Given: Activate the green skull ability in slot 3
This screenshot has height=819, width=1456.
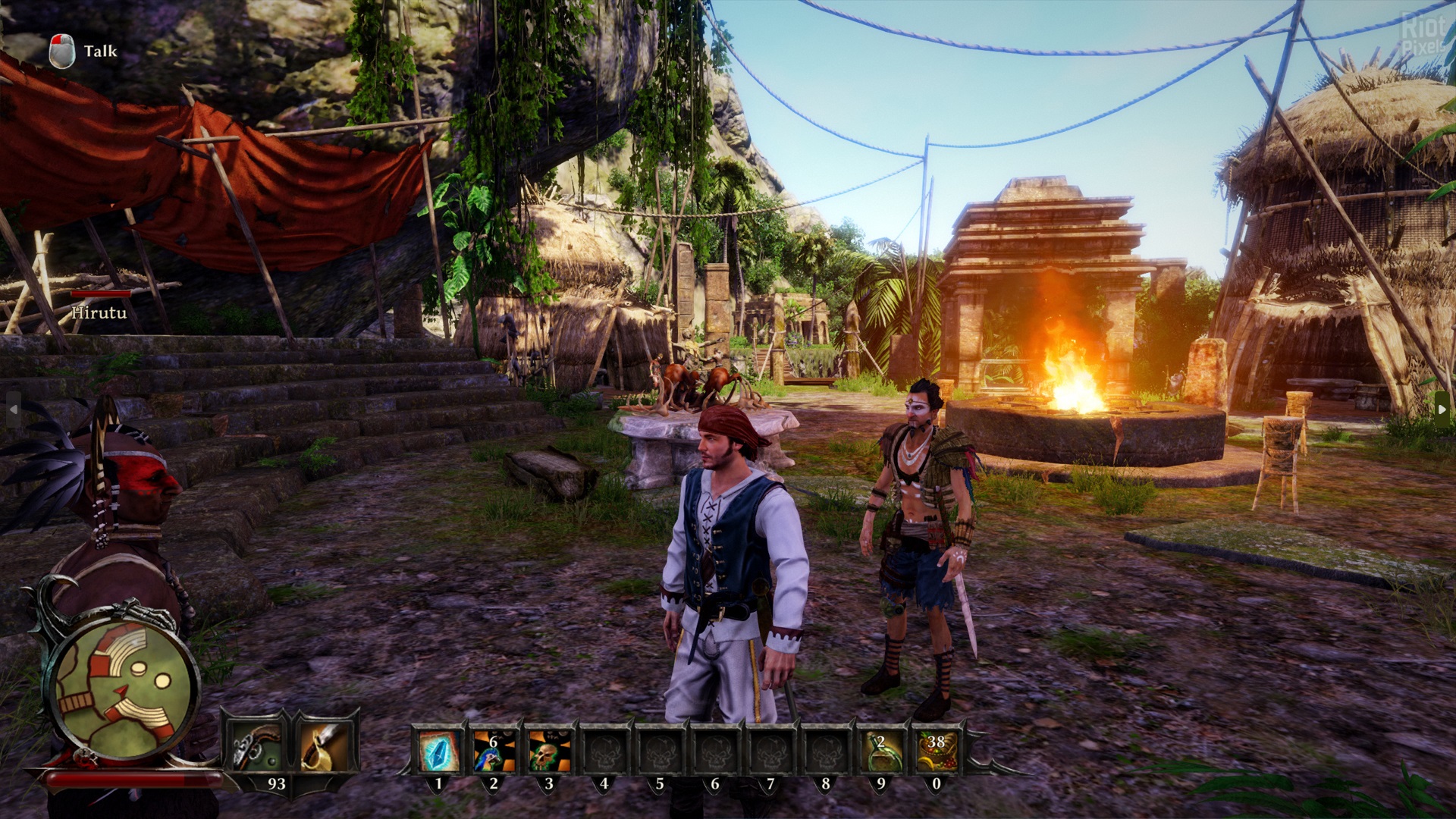Looking at the screenshot, I should 548,752.
